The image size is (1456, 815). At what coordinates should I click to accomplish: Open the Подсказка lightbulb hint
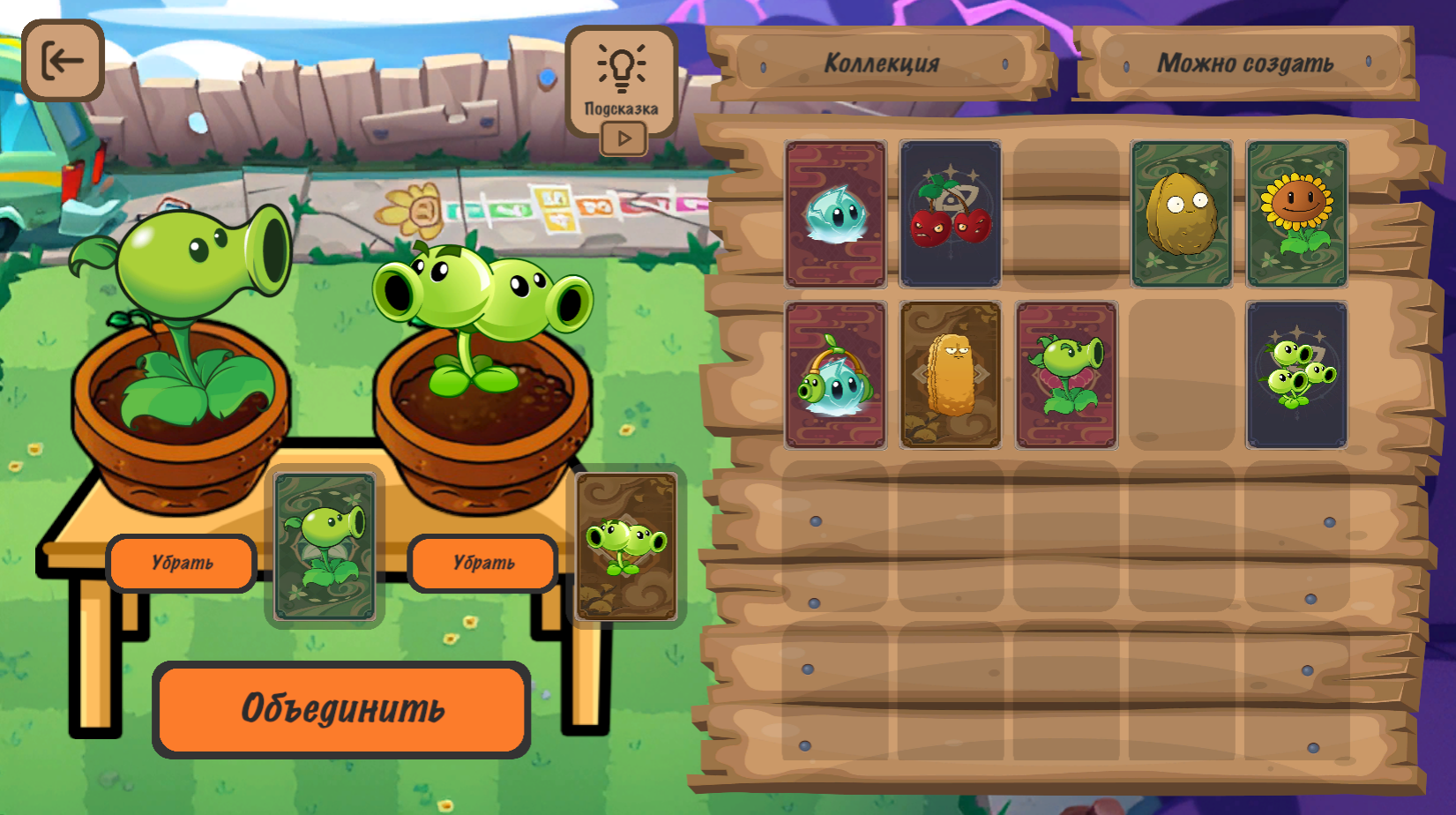point(624,66)
